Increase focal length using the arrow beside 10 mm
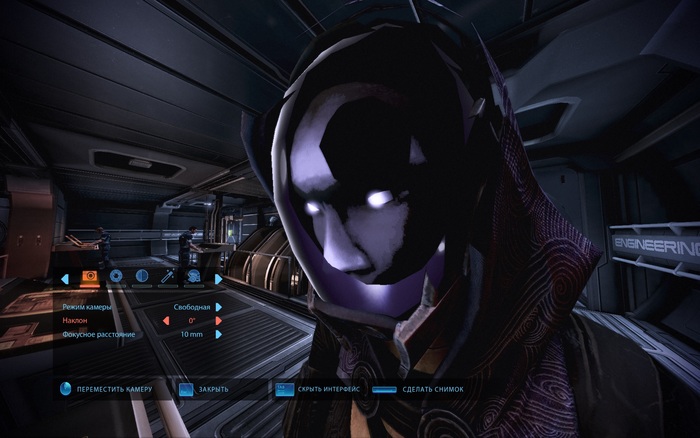The height and width of the screenshot is (438, 700). click(218, 334)
